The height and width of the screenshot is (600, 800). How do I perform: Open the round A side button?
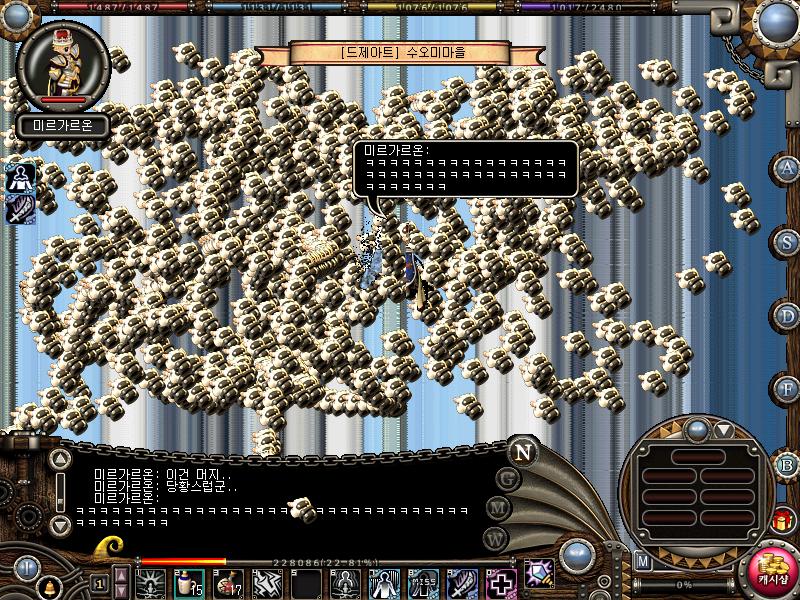pos(788,168)
